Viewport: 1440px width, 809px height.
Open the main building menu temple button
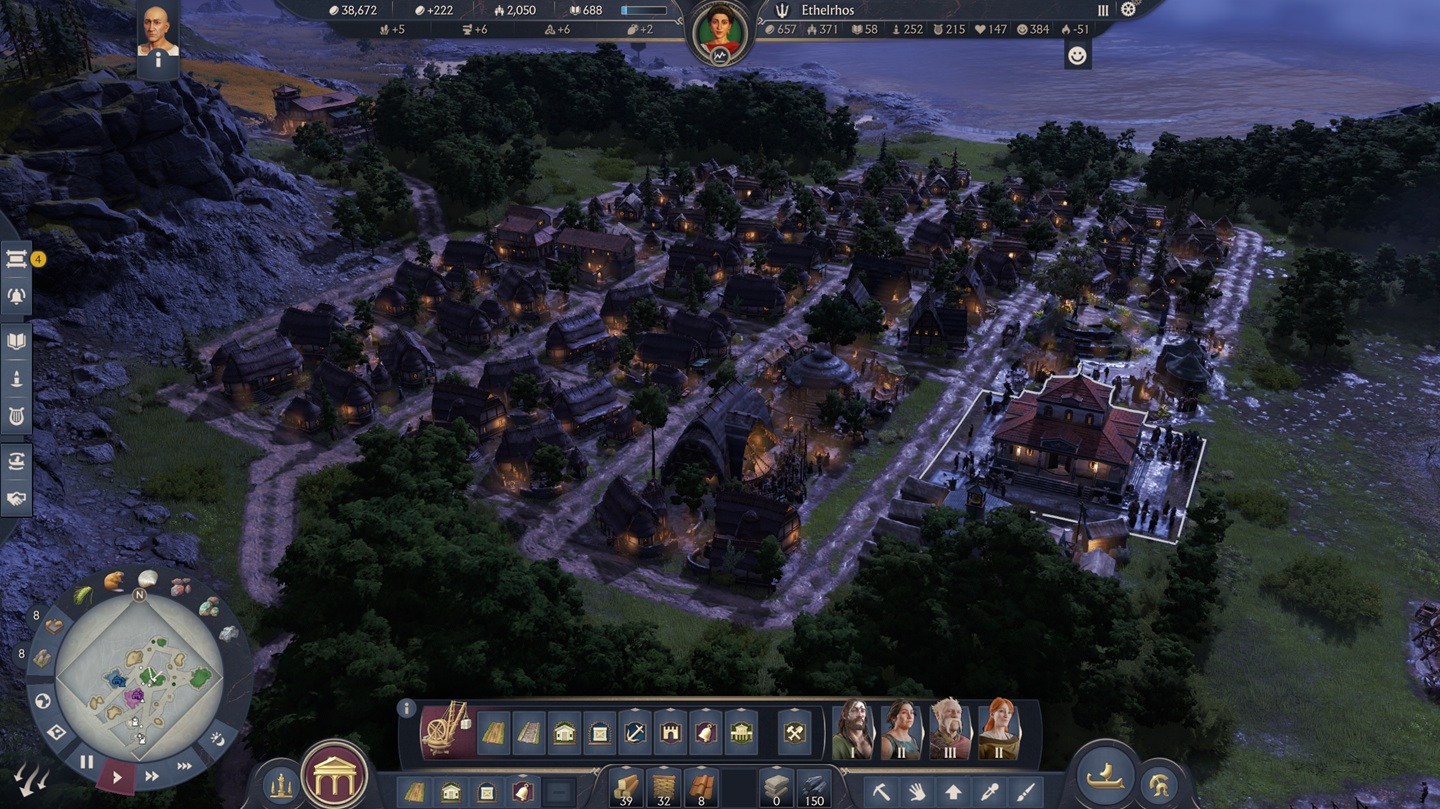point(335,773)
